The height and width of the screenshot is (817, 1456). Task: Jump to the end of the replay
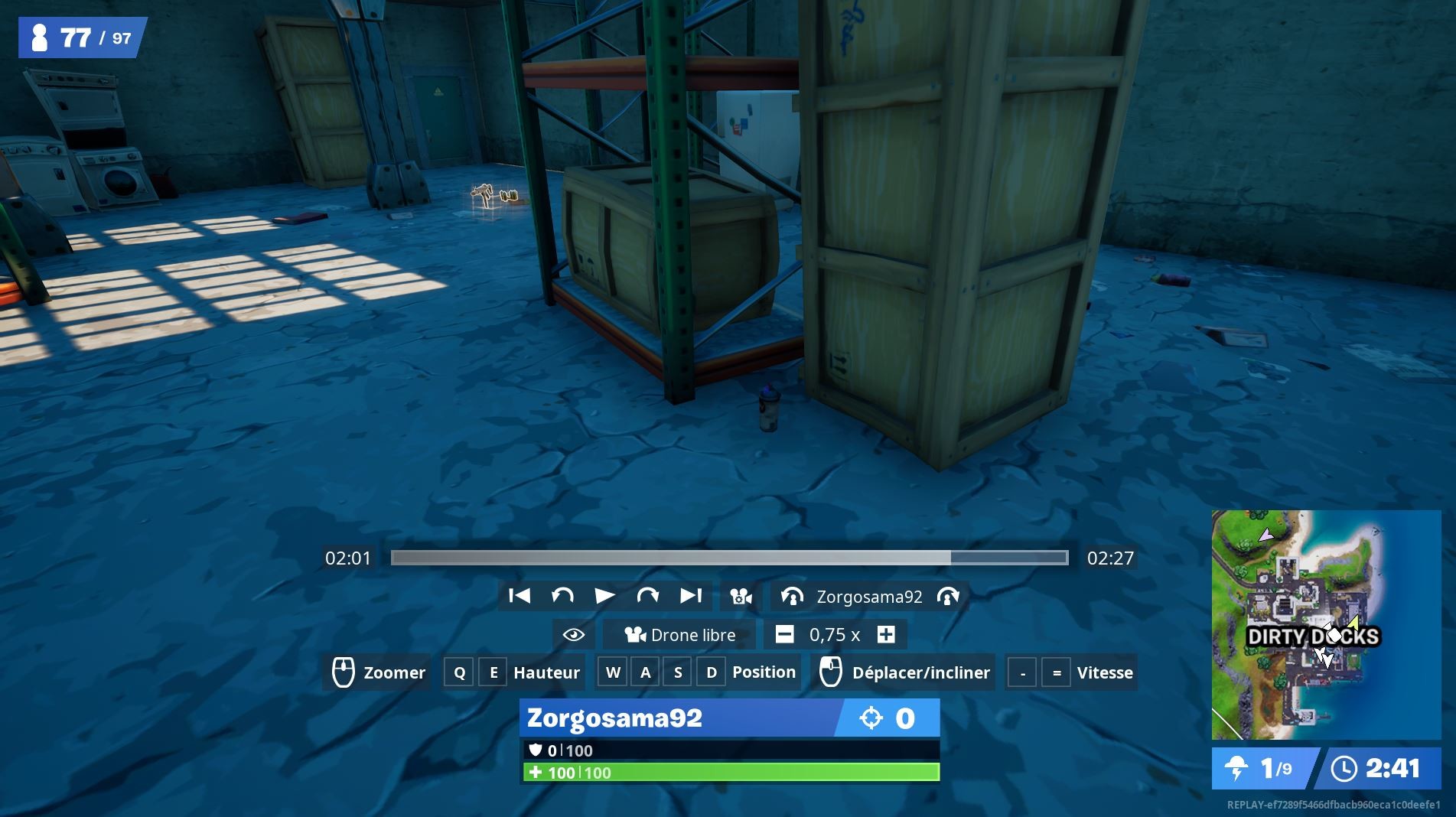pyautogui.click(x=692, y=596)
